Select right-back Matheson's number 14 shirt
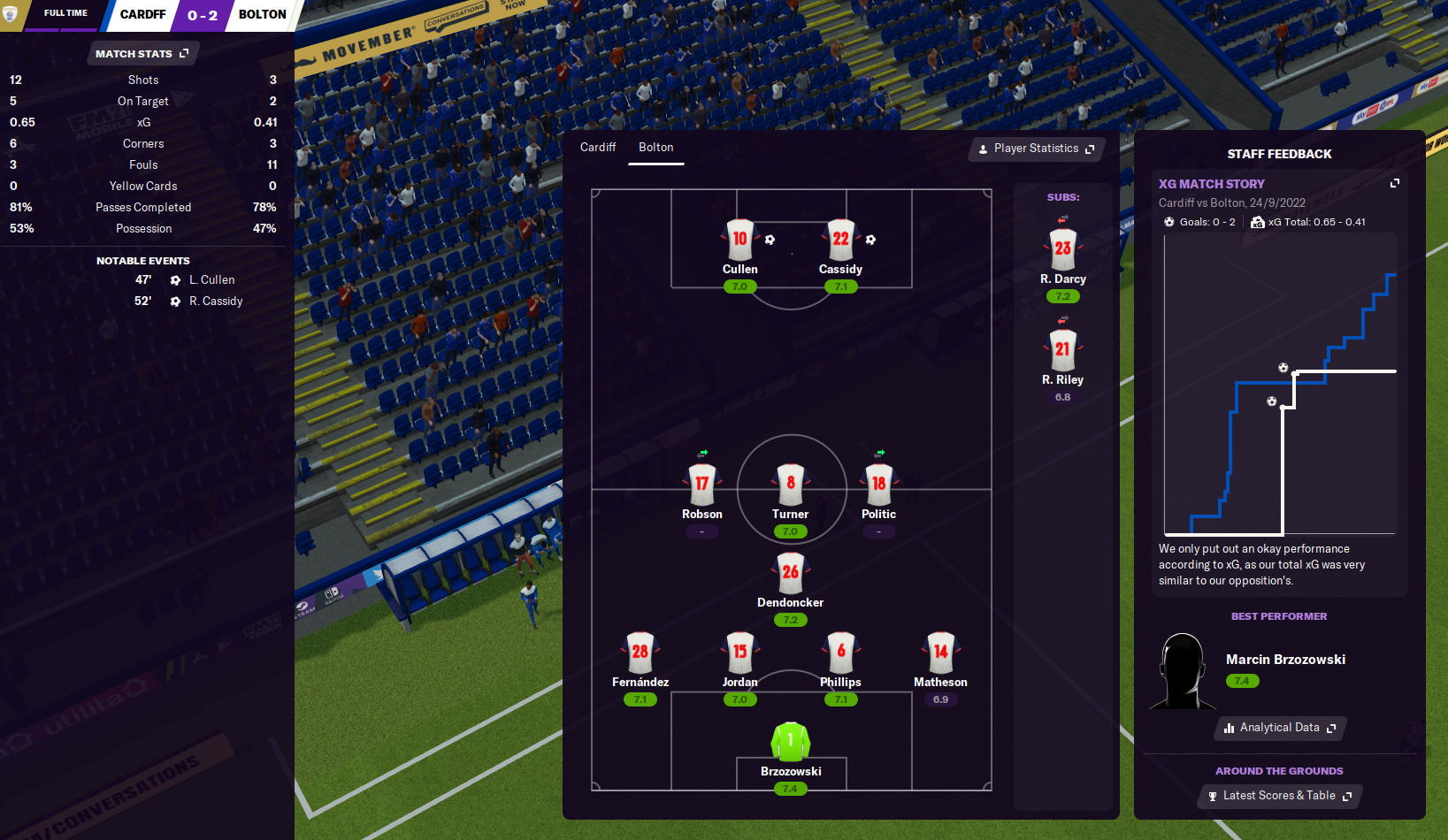The image size is (1448, 840). (940, 652)
